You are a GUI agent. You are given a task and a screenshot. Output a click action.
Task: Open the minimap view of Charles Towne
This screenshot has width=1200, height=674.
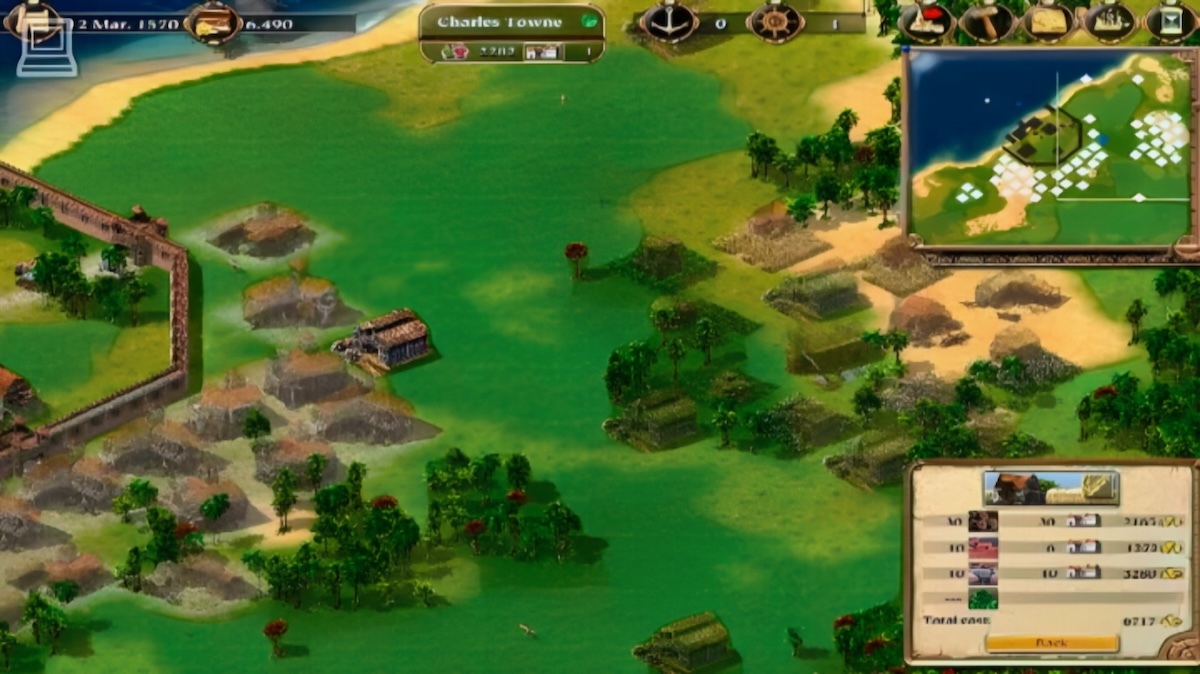pos(1050,146)
